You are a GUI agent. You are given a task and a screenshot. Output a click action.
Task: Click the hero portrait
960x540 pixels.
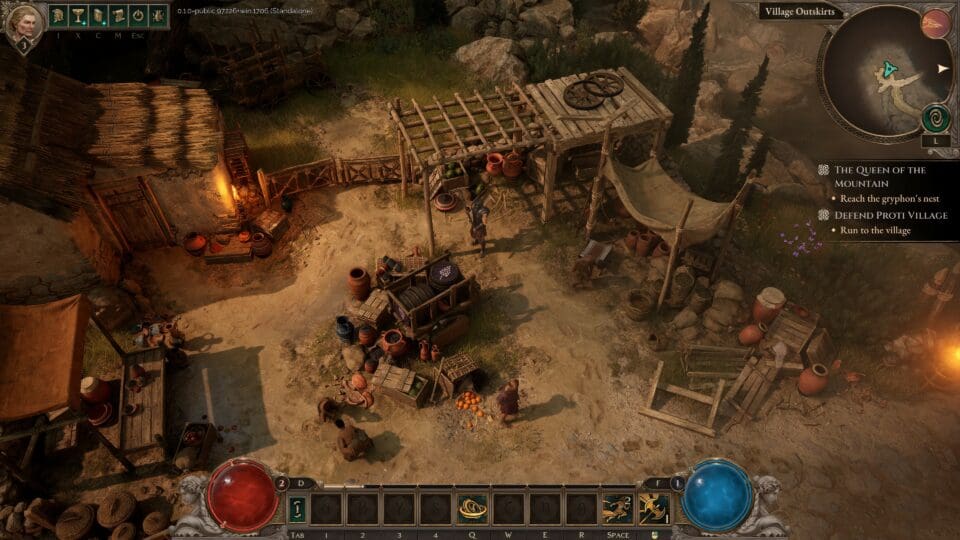click(27, 23)
